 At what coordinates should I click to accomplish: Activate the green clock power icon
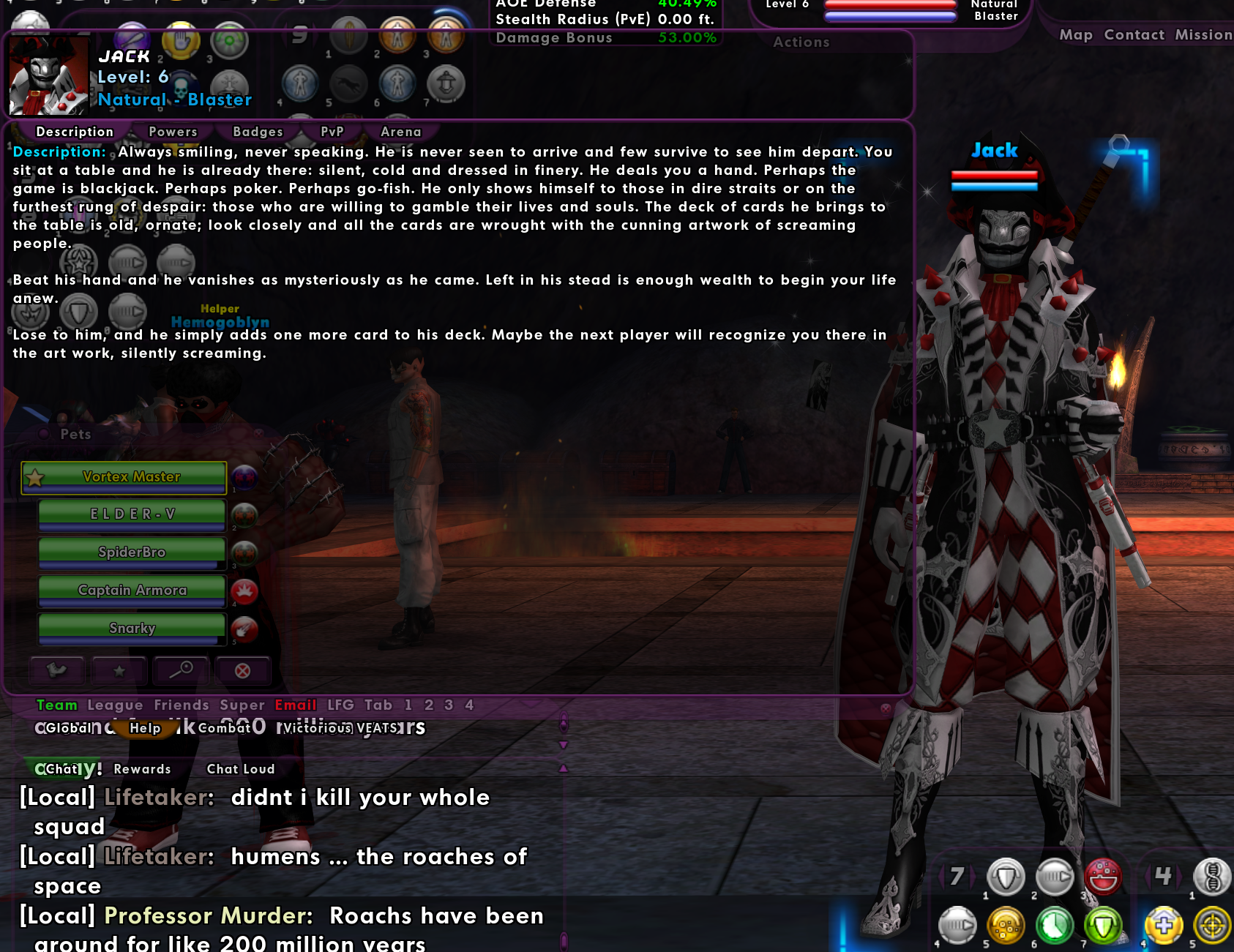[x=1054, y=926]
